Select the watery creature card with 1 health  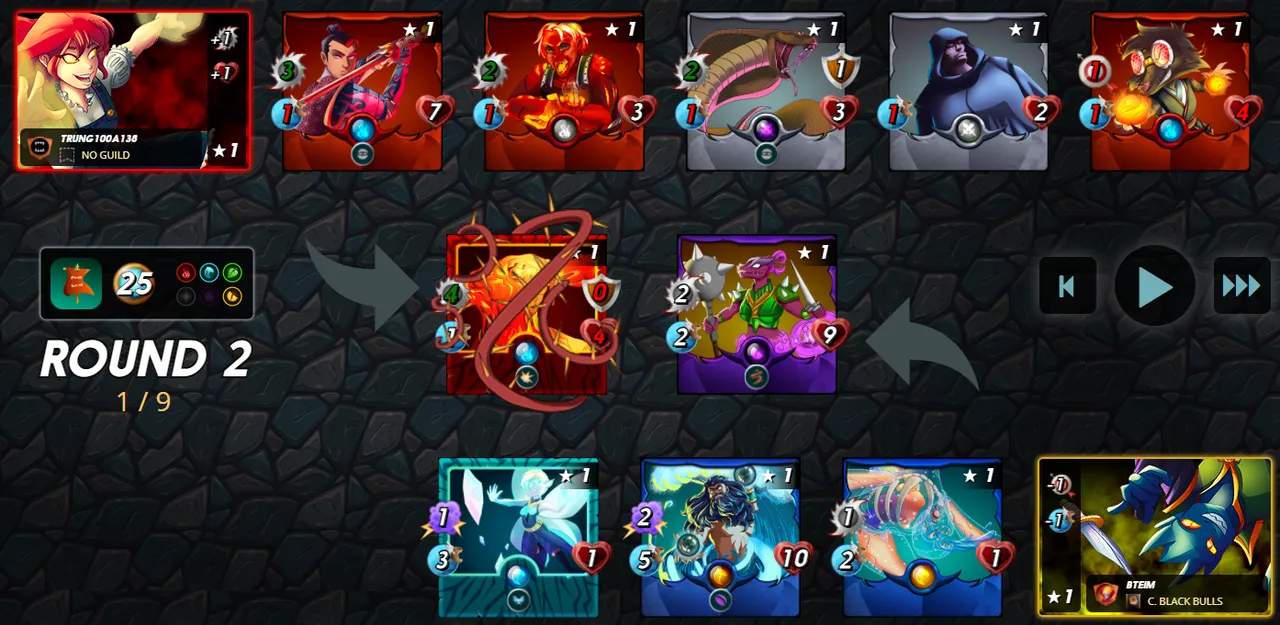click(922, 537)
